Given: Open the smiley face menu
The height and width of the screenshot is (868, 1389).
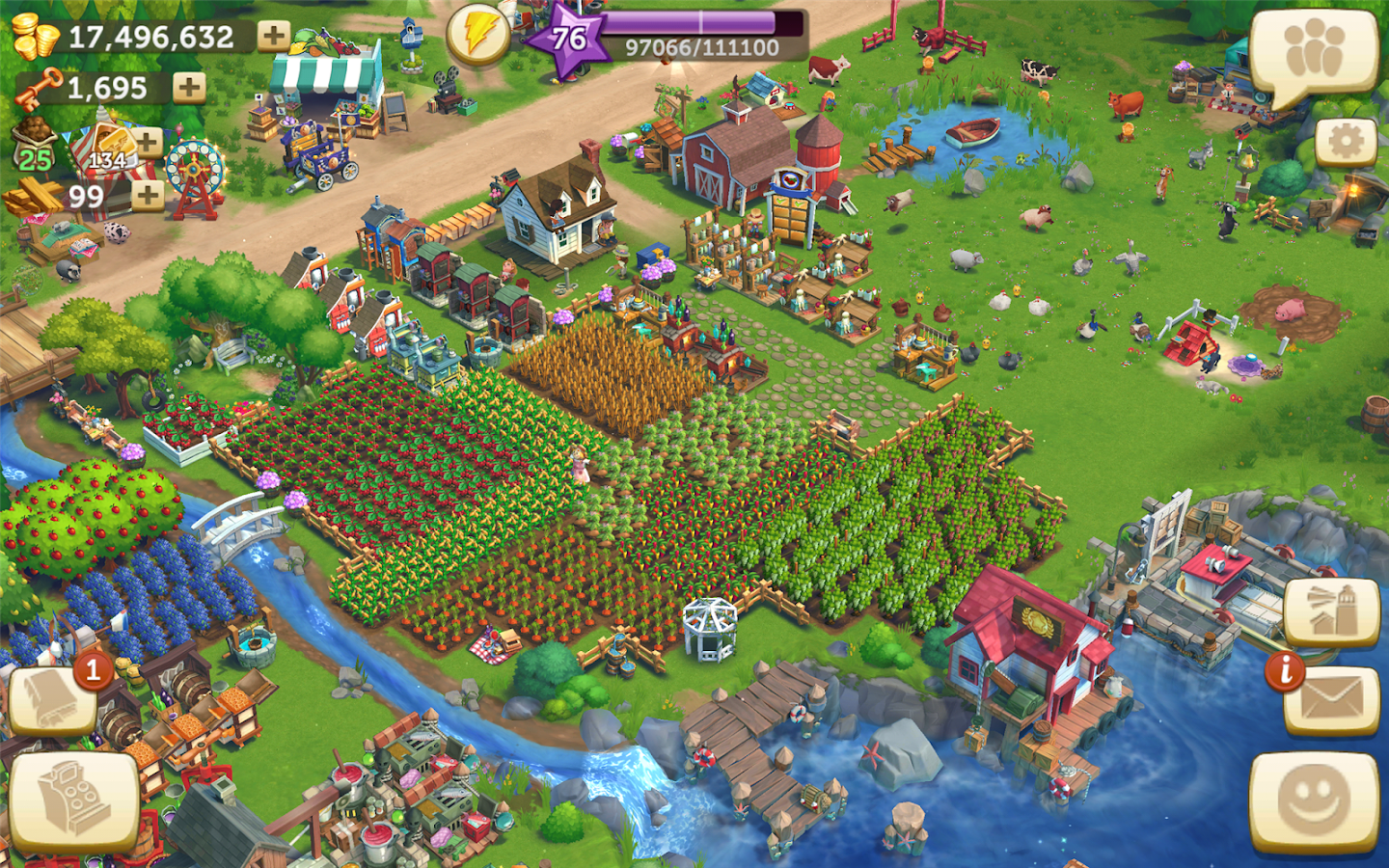Looking at the screenshot, I should 1314,800.
